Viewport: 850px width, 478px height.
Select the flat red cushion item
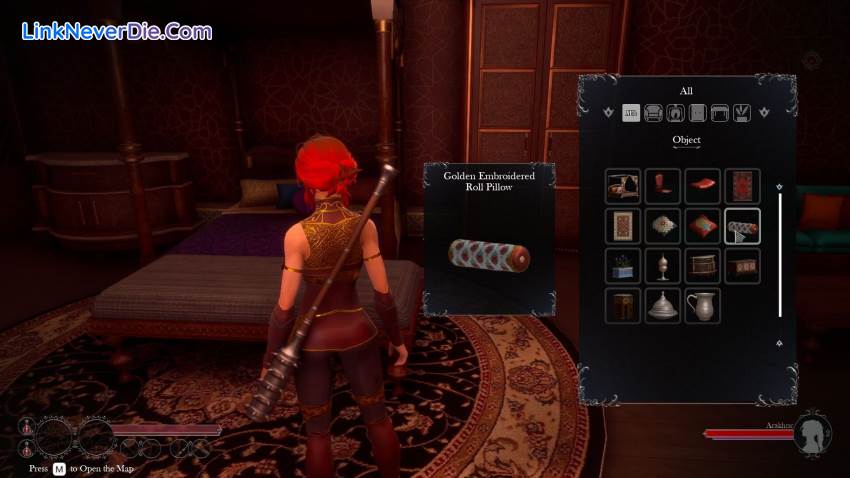point(702,187)
